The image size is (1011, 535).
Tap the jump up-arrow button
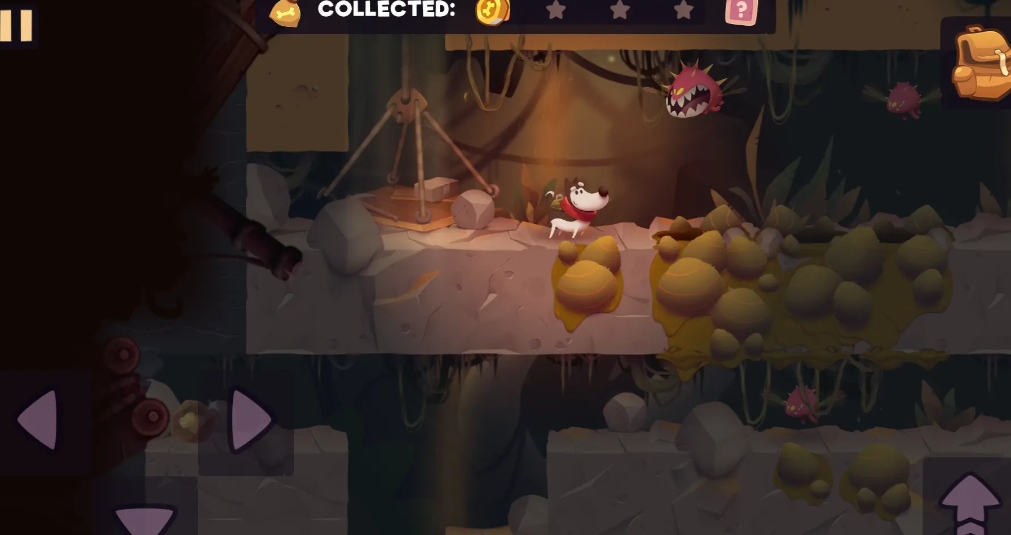[968, 502]
